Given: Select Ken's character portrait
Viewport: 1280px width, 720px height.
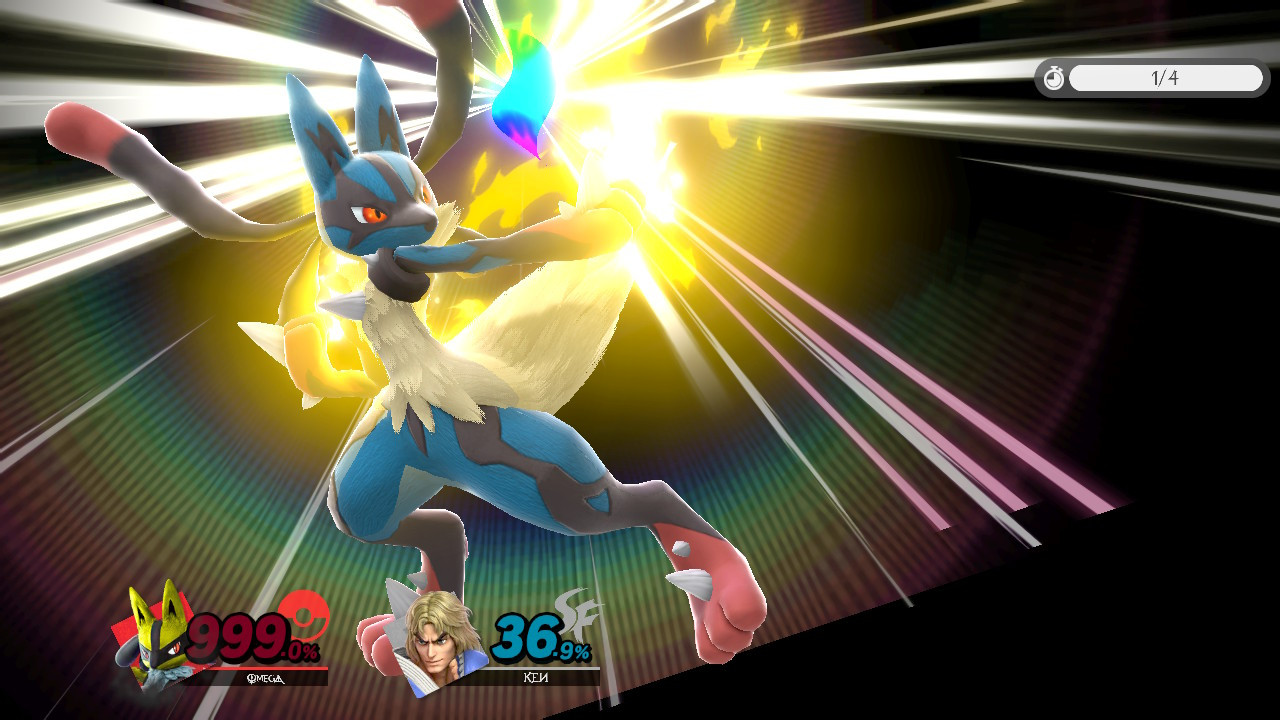Looking at the screenshot, I should 432,640.
